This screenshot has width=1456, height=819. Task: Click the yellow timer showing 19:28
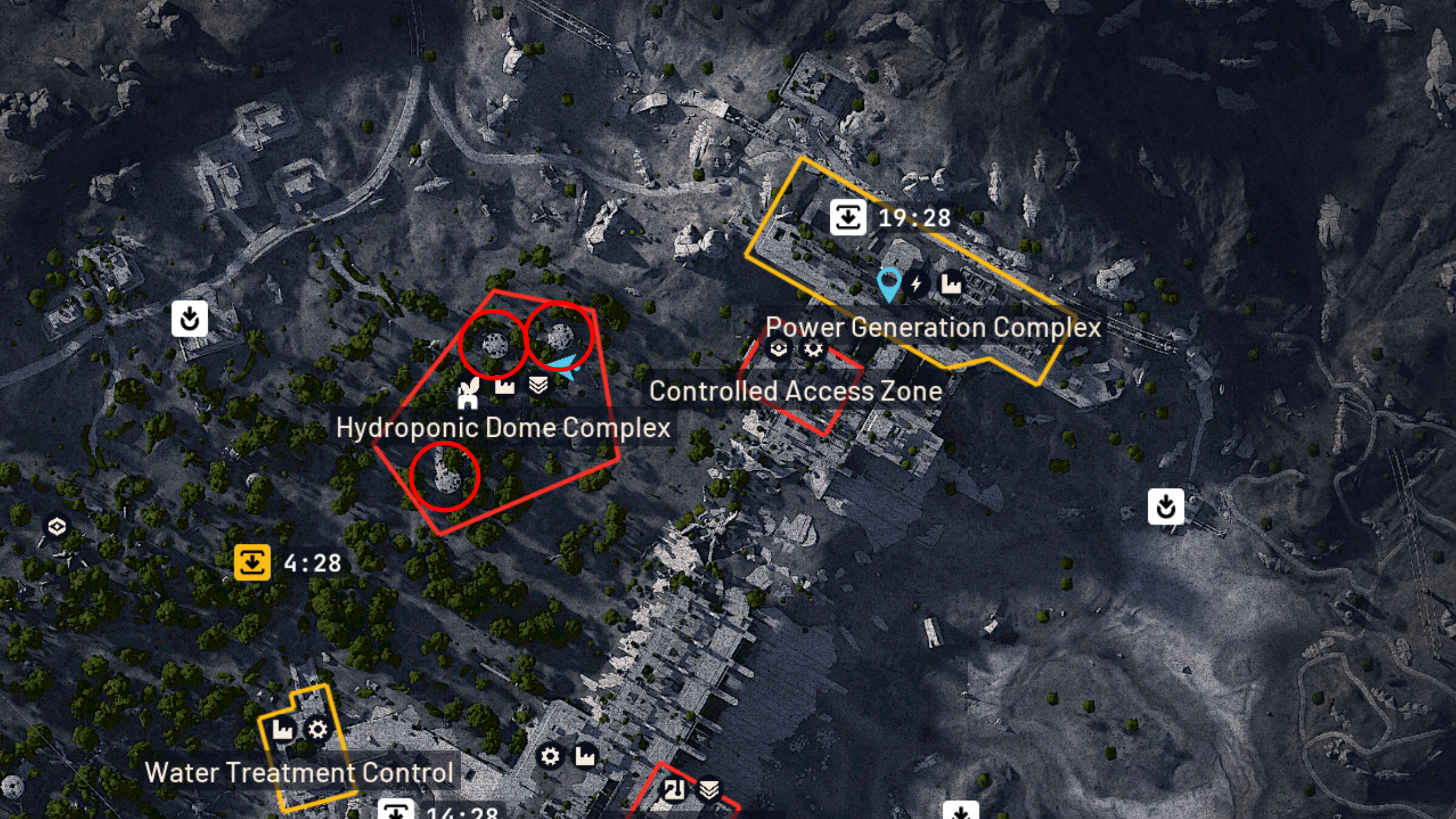[887, 217]
